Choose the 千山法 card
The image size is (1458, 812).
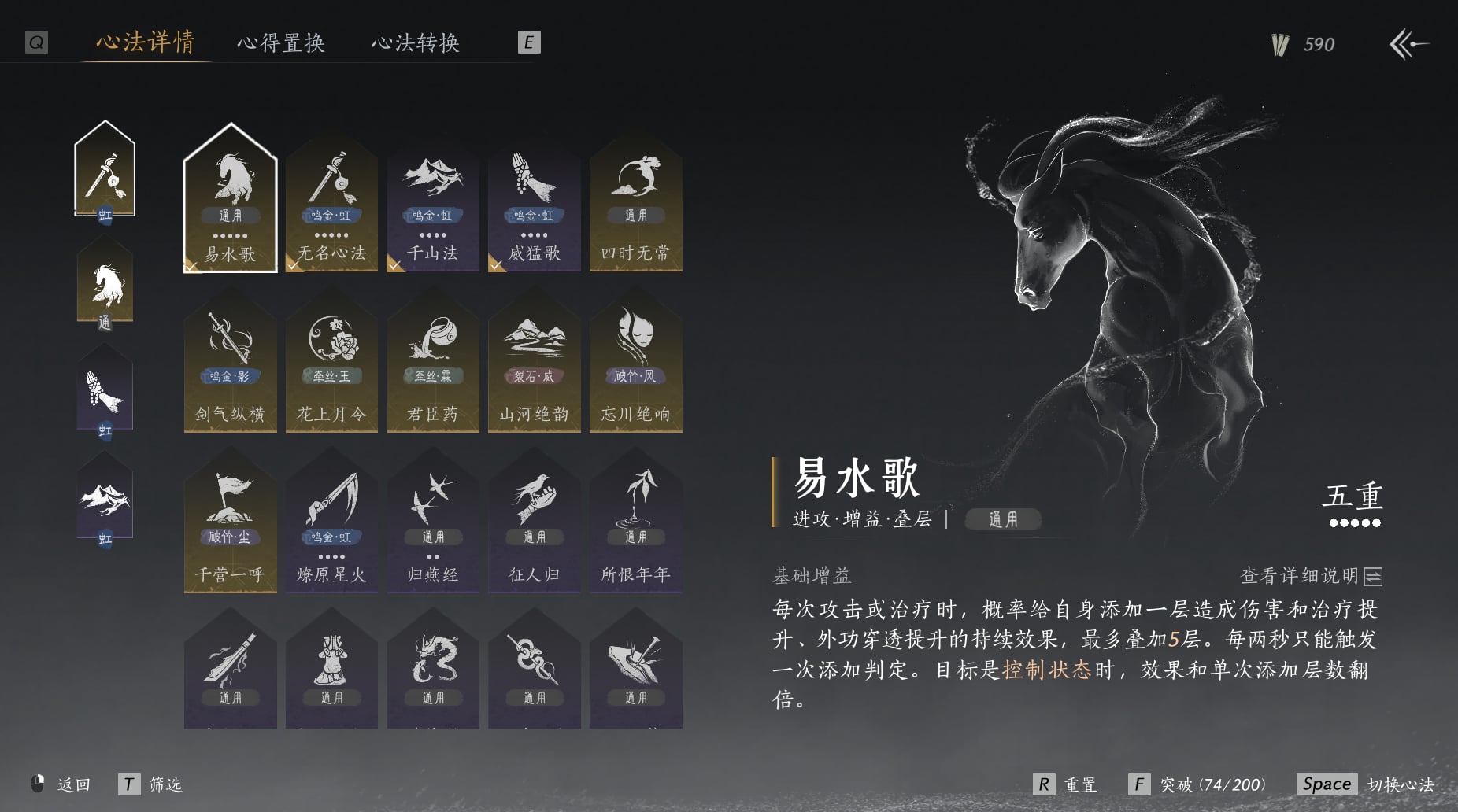click(433, 205)
